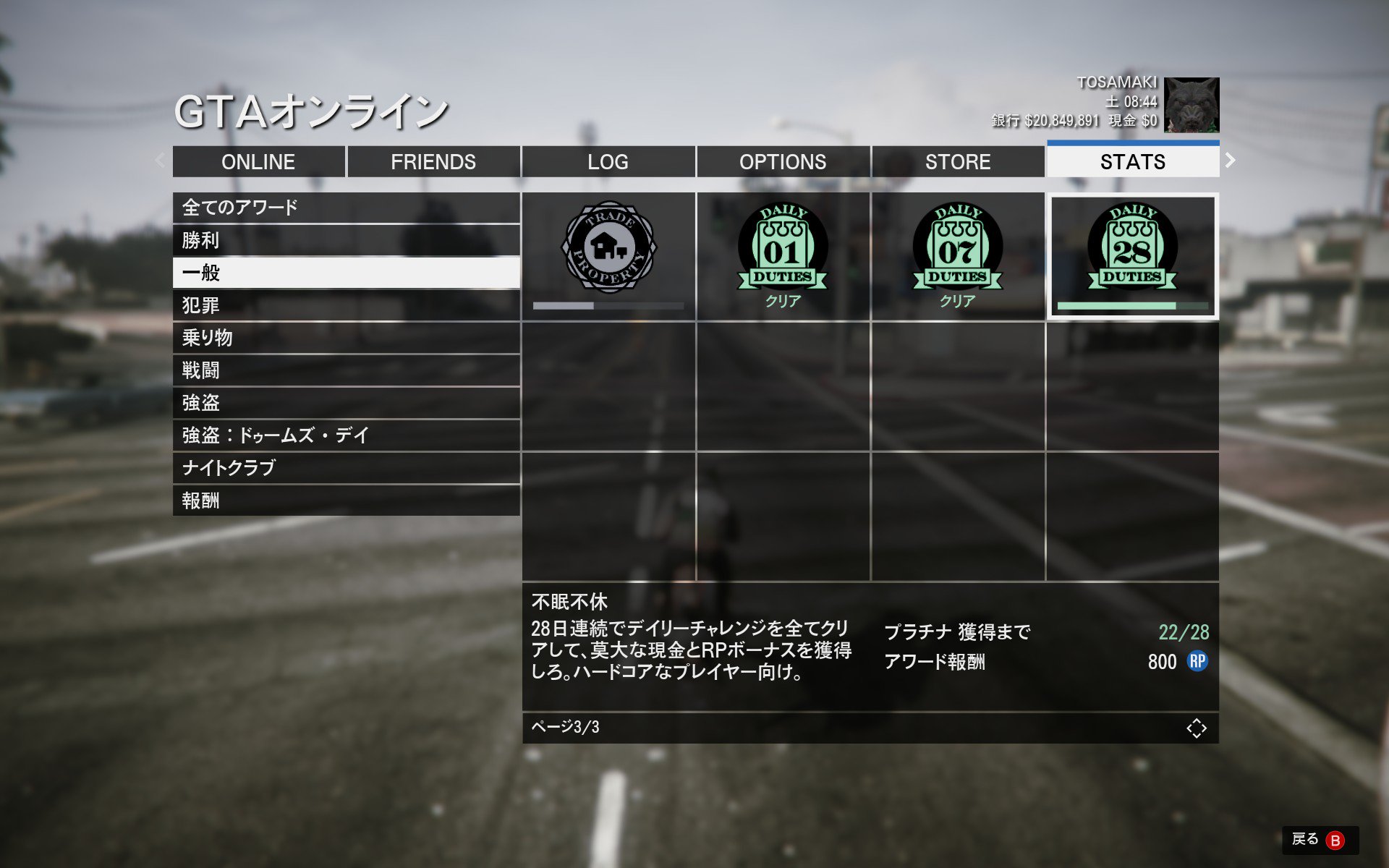Screen dimensions: 1389x868
Task: Open the ナイトクラブ awards category
Action: (x=346, y=468)
